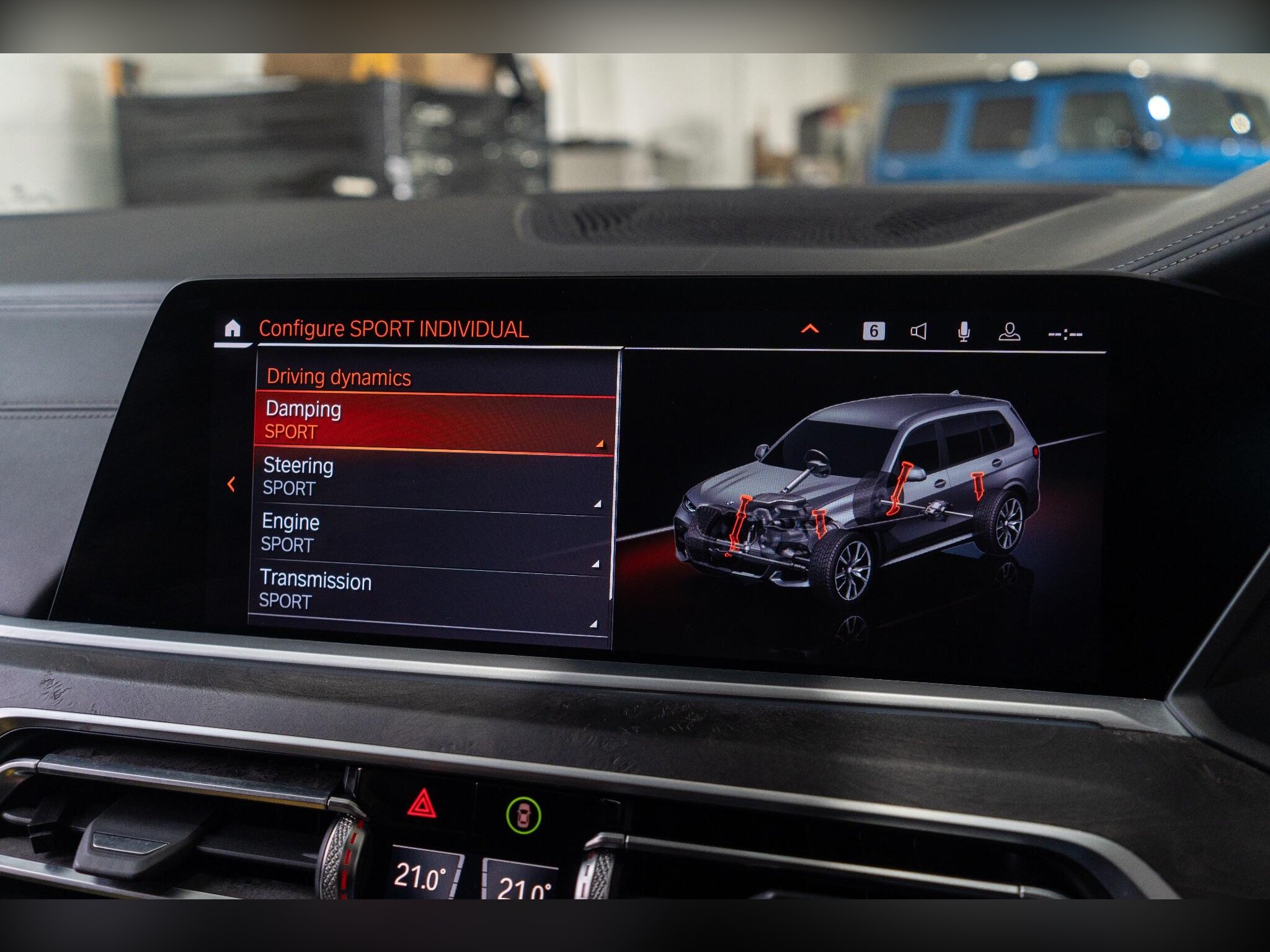Tap the home icon
Image resolution: width=1270 pixels, height=952 pixels.
point(233,328)
